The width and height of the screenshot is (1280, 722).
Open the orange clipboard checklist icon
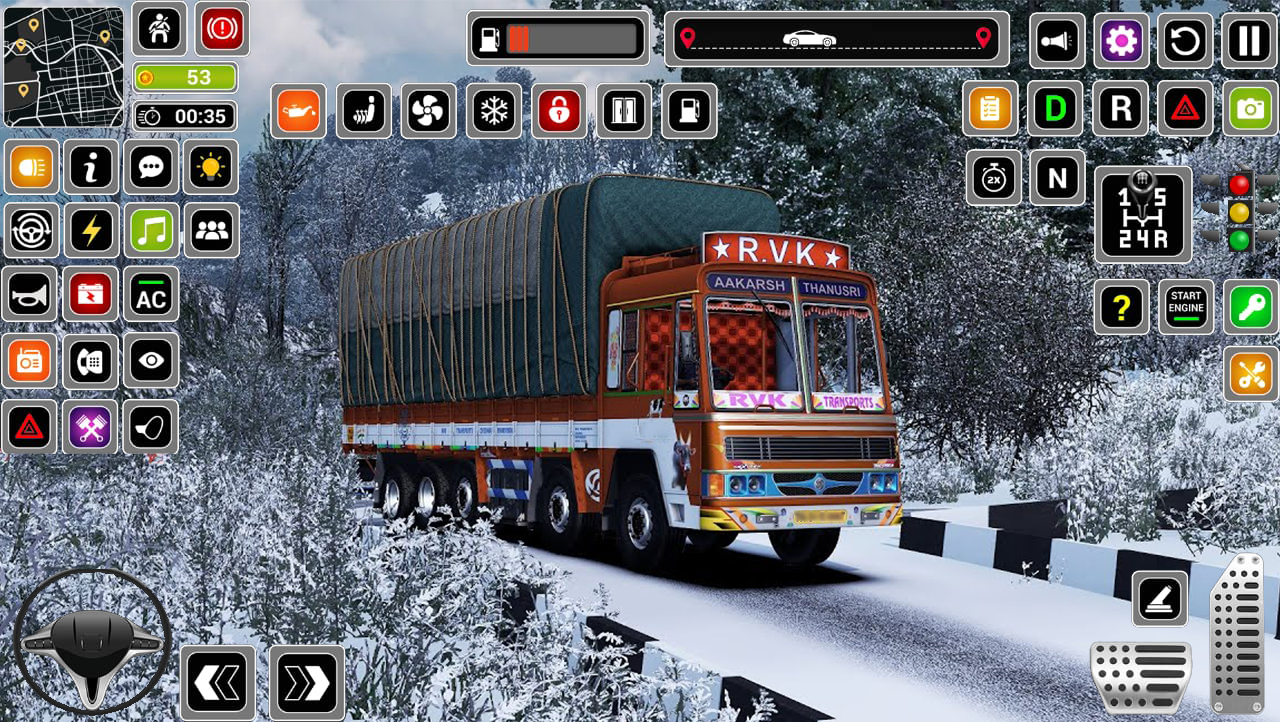pyautogui.click(x=991, y=108)
